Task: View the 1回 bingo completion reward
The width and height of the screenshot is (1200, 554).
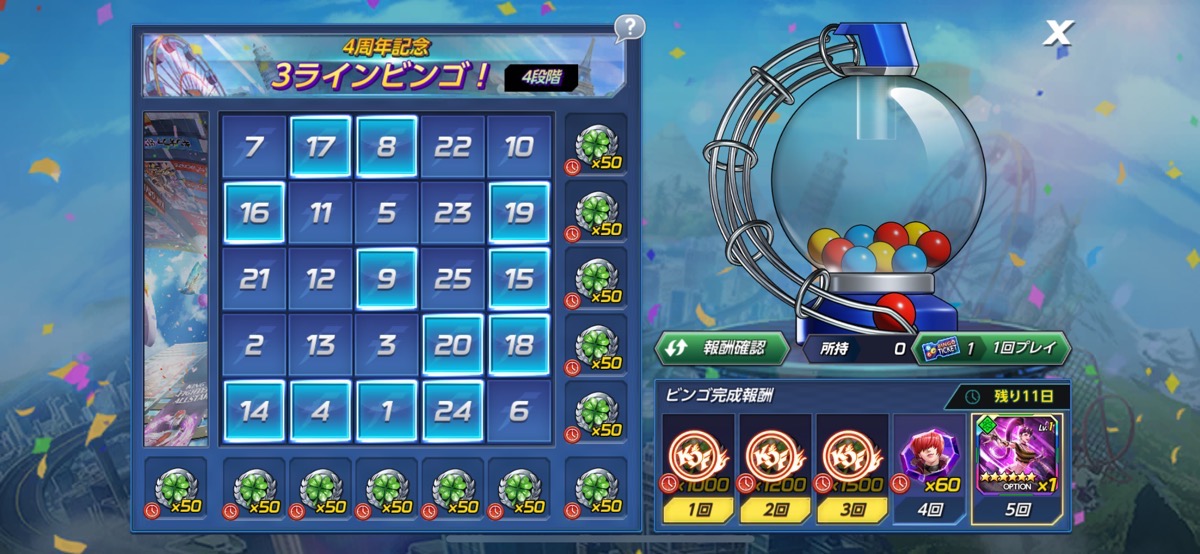Action: pyautogui.click(x=696, y=468)
